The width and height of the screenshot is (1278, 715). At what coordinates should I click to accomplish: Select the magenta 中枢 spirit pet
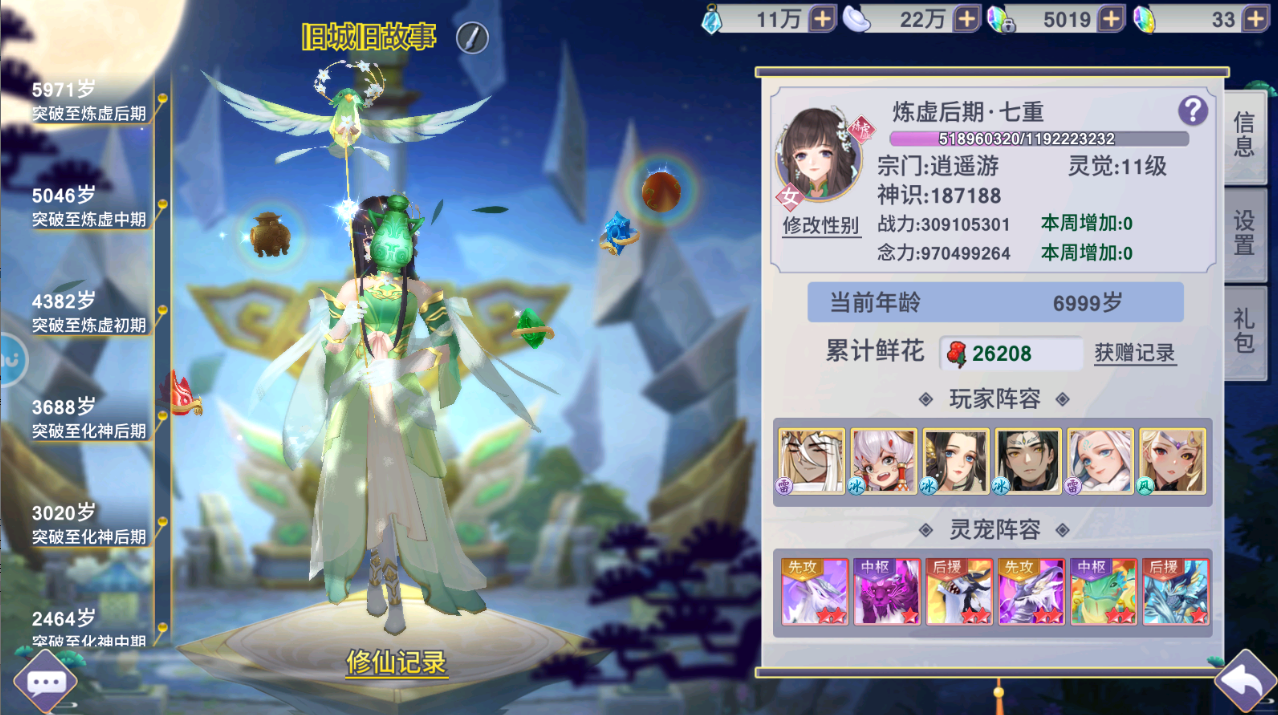[886, 591]
